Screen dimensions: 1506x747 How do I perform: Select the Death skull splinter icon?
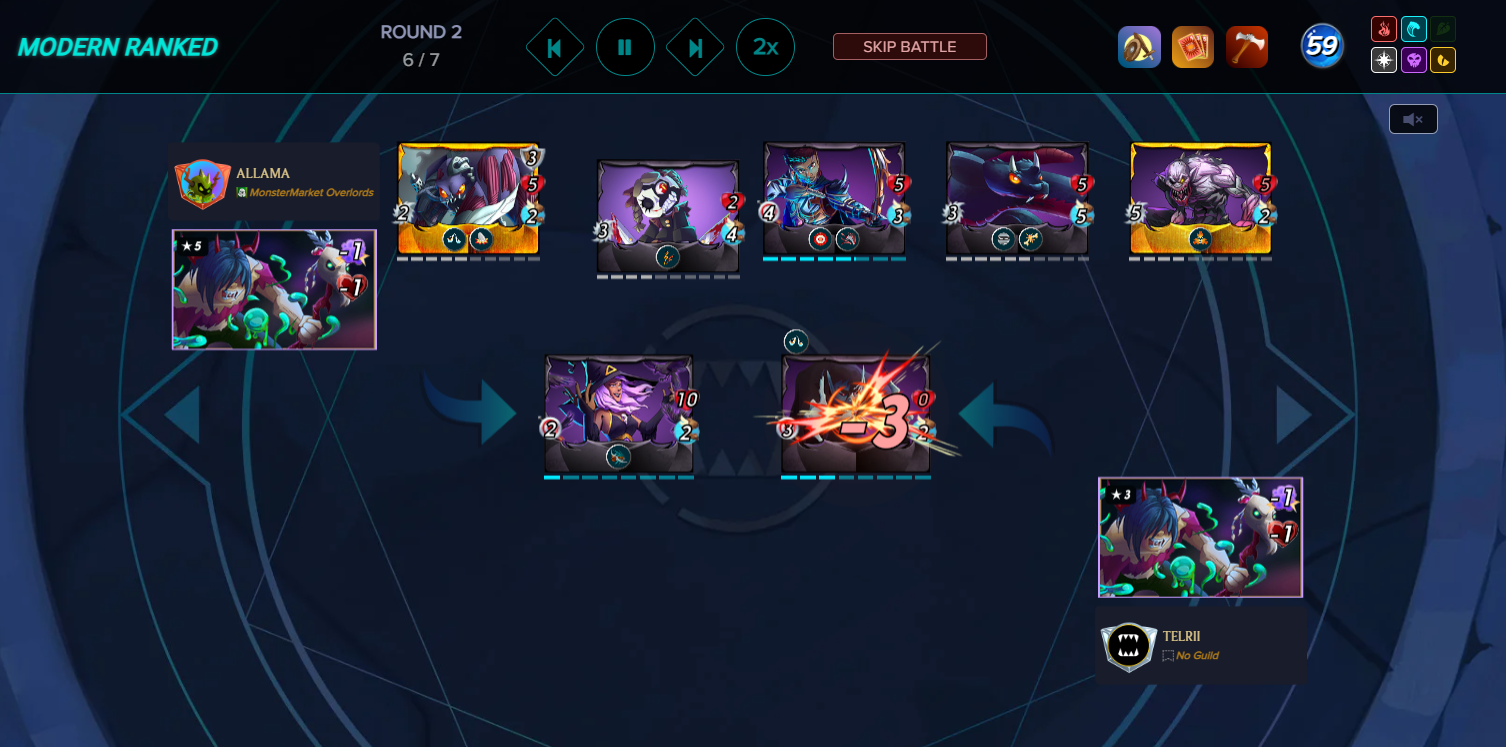[x=1414, y=60]
